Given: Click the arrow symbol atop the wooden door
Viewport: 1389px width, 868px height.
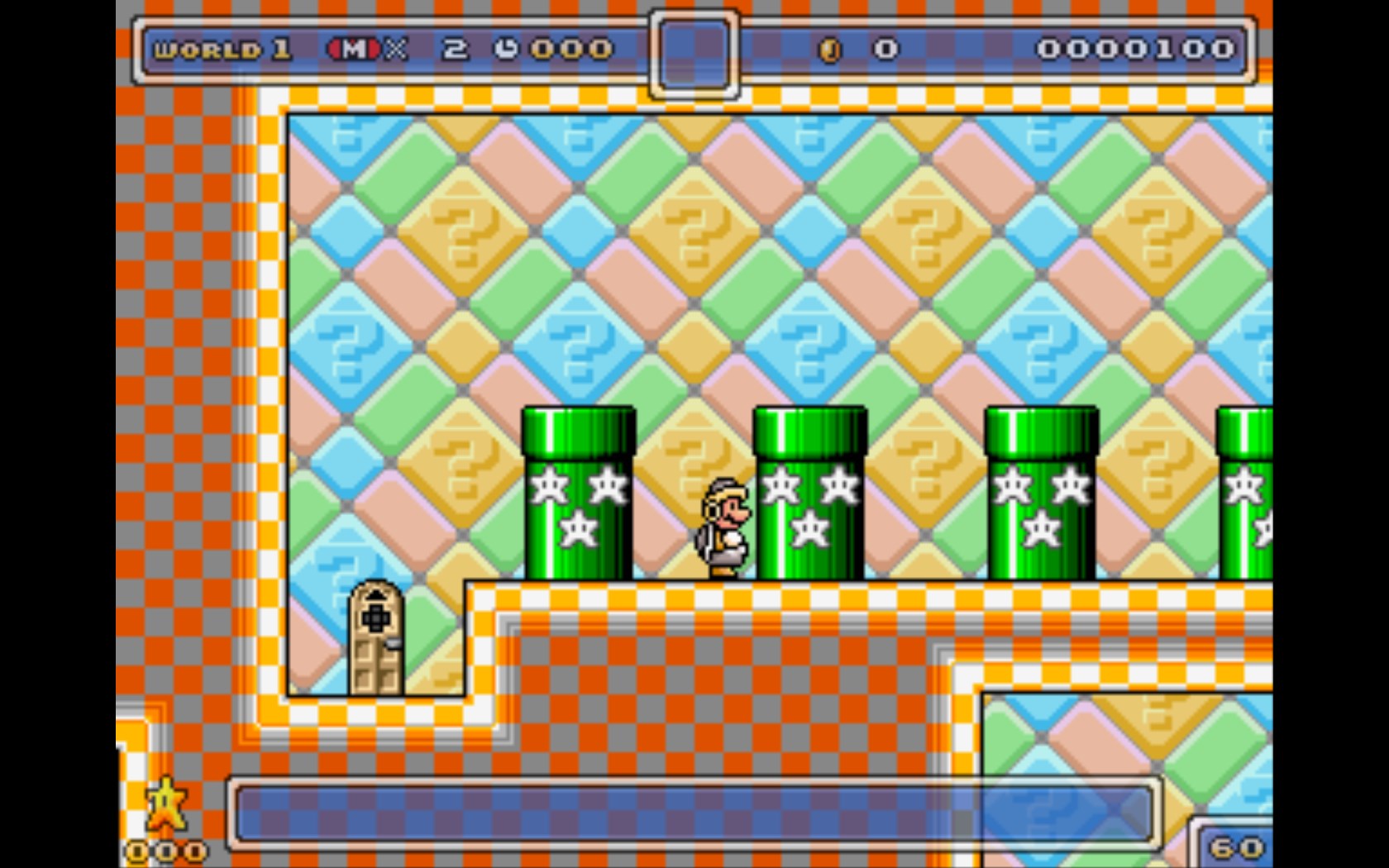Looking at the screenshot, I should pos(378,592).
